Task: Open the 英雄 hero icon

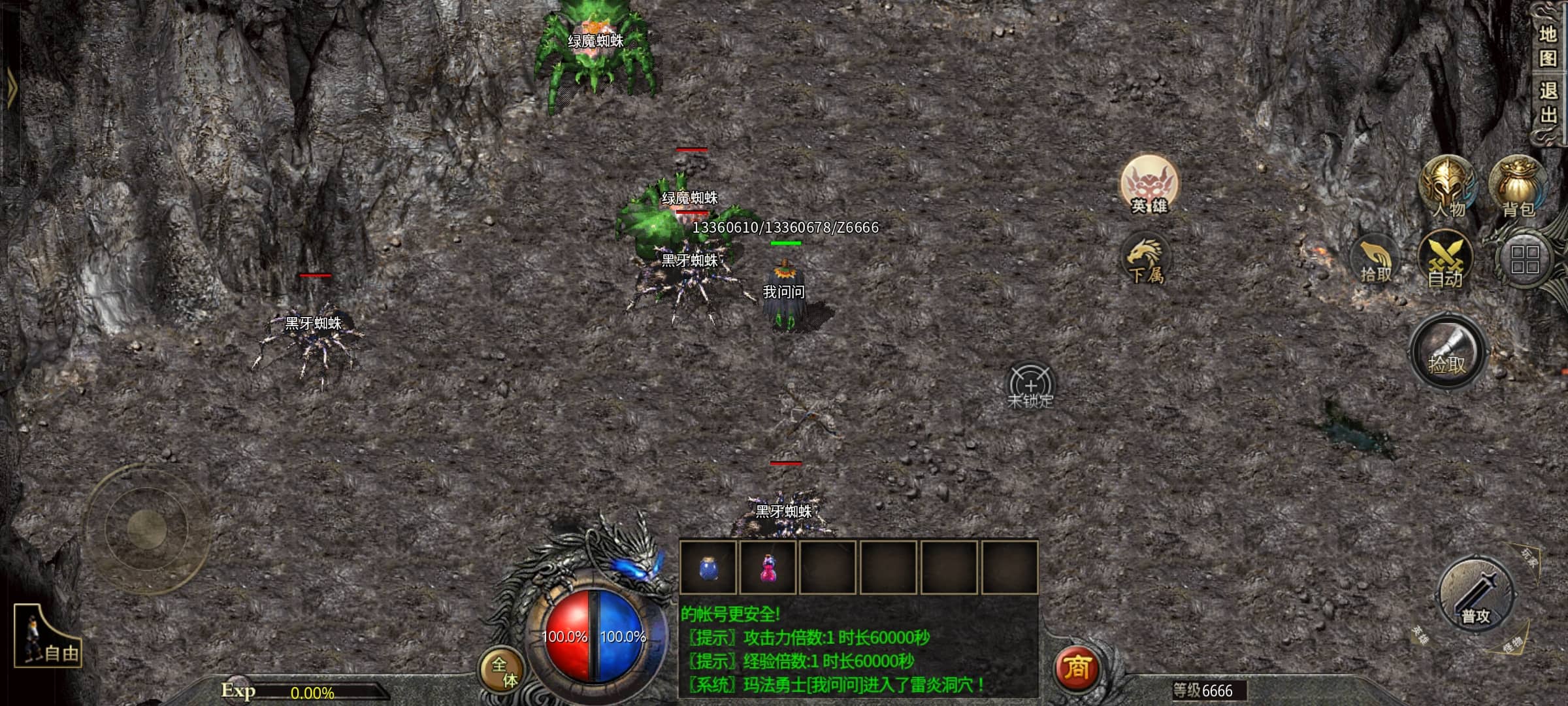Action: 1149,186
